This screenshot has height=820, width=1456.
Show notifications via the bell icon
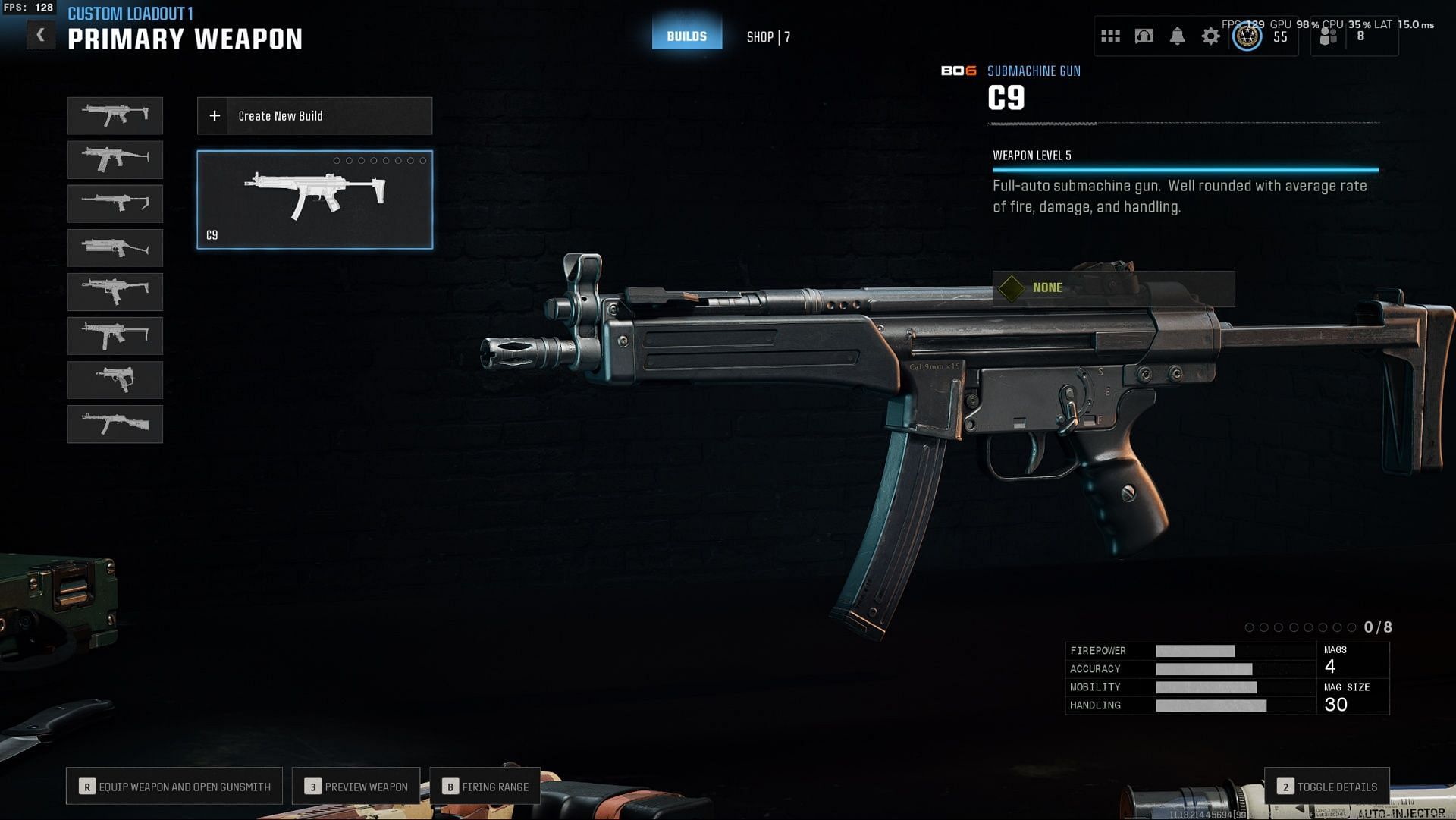(1177, 36)
